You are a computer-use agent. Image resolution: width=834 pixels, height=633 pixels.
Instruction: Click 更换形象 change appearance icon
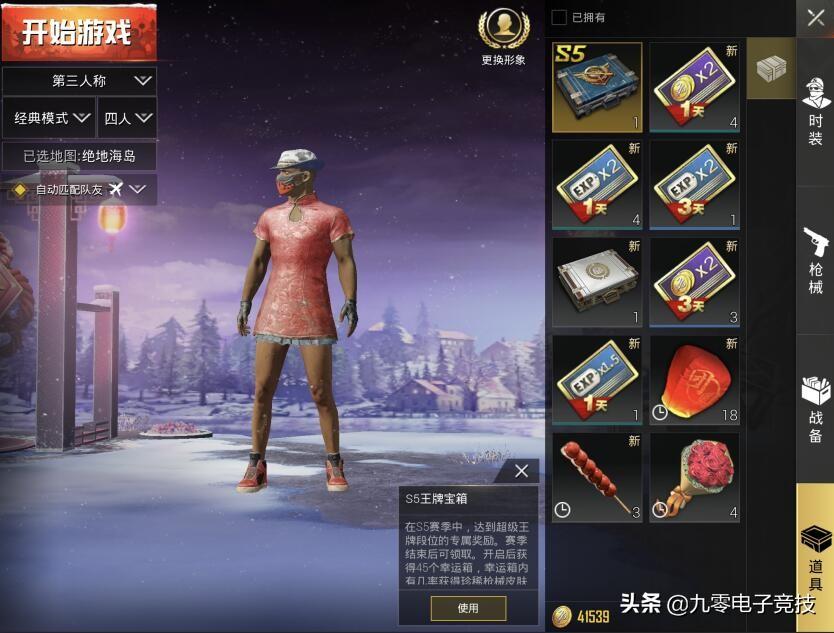[x=502, y=36]
